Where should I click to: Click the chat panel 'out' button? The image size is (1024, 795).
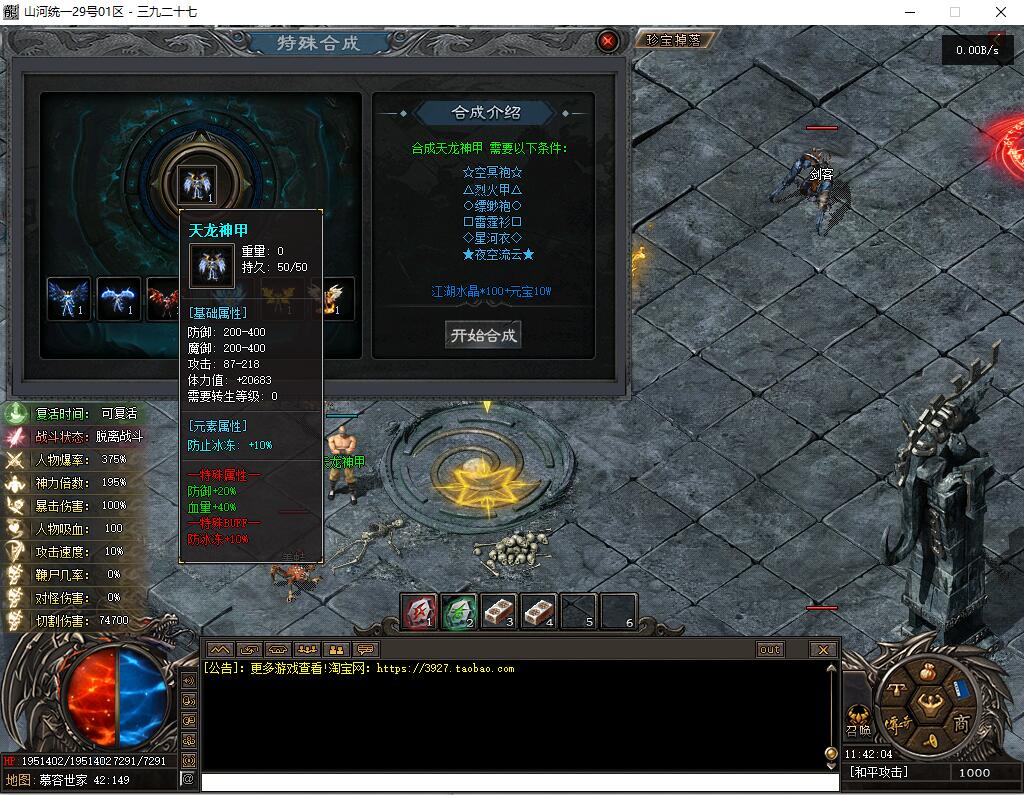pos(769,649)
